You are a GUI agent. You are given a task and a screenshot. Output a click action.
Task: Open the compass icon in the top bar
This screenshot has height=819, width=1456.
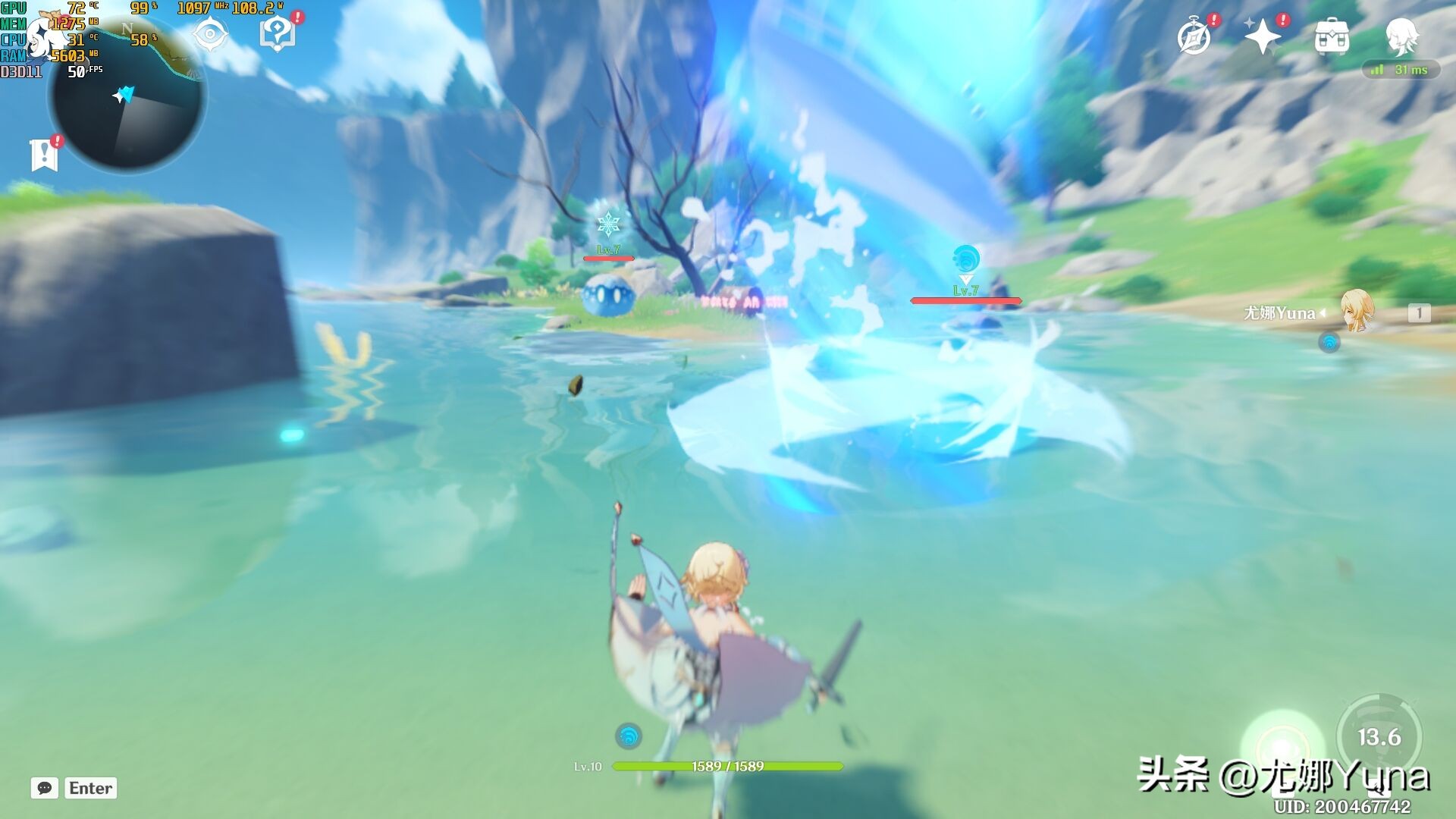click(1194, 37)
